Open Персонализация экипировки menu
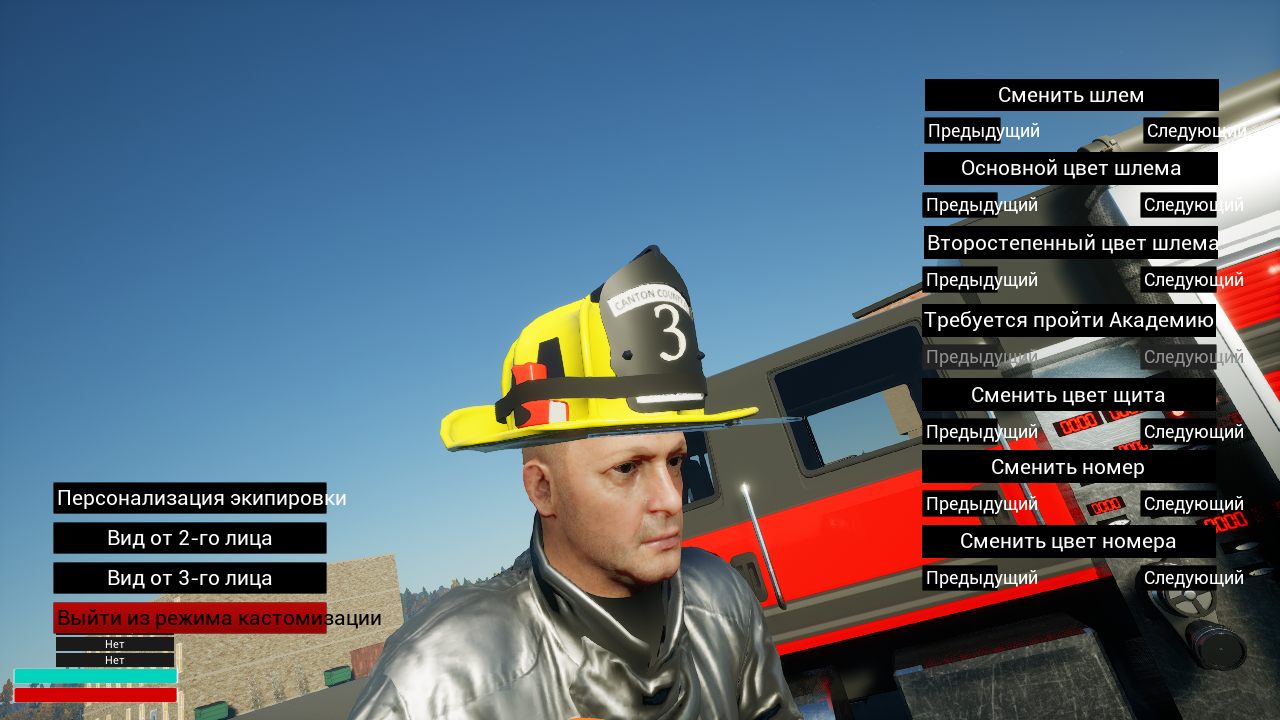 click(190, 498)
